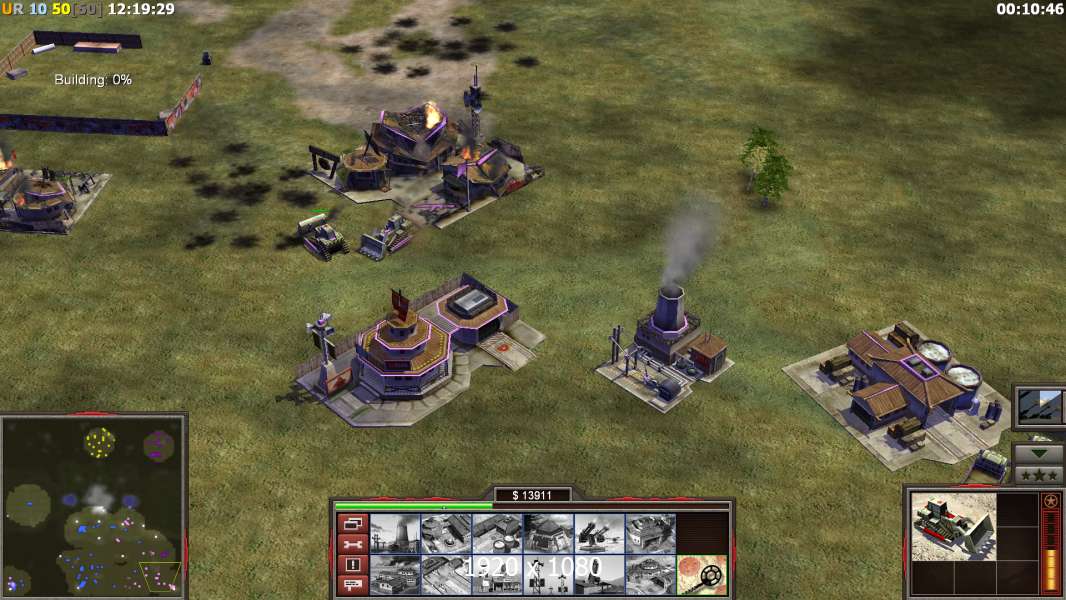Click the green down-arrow button

click(1039, 453)
